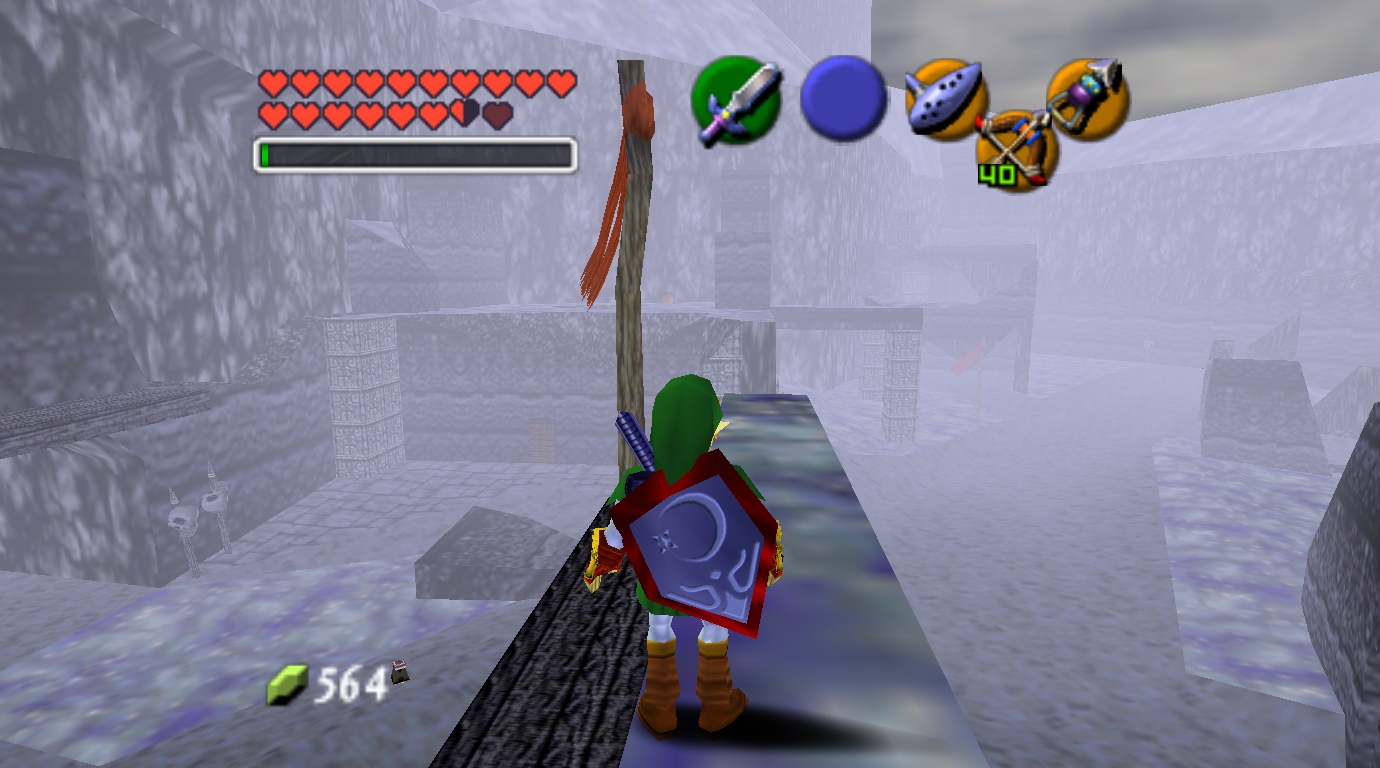Click the green magic meter bar

click(268, 155)
